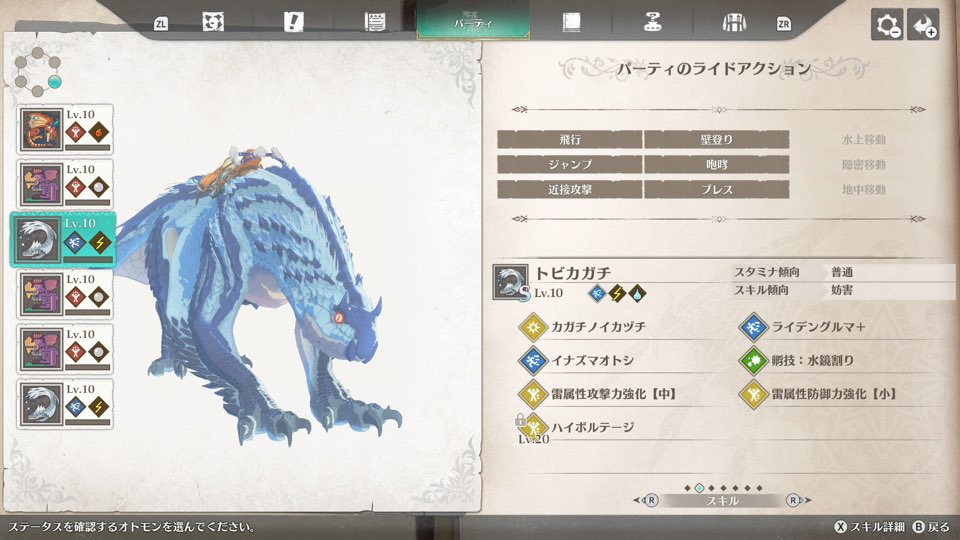Open the book icon tab
The height and width of the screenshot is (540, 960).
click(x=571, y=22)
